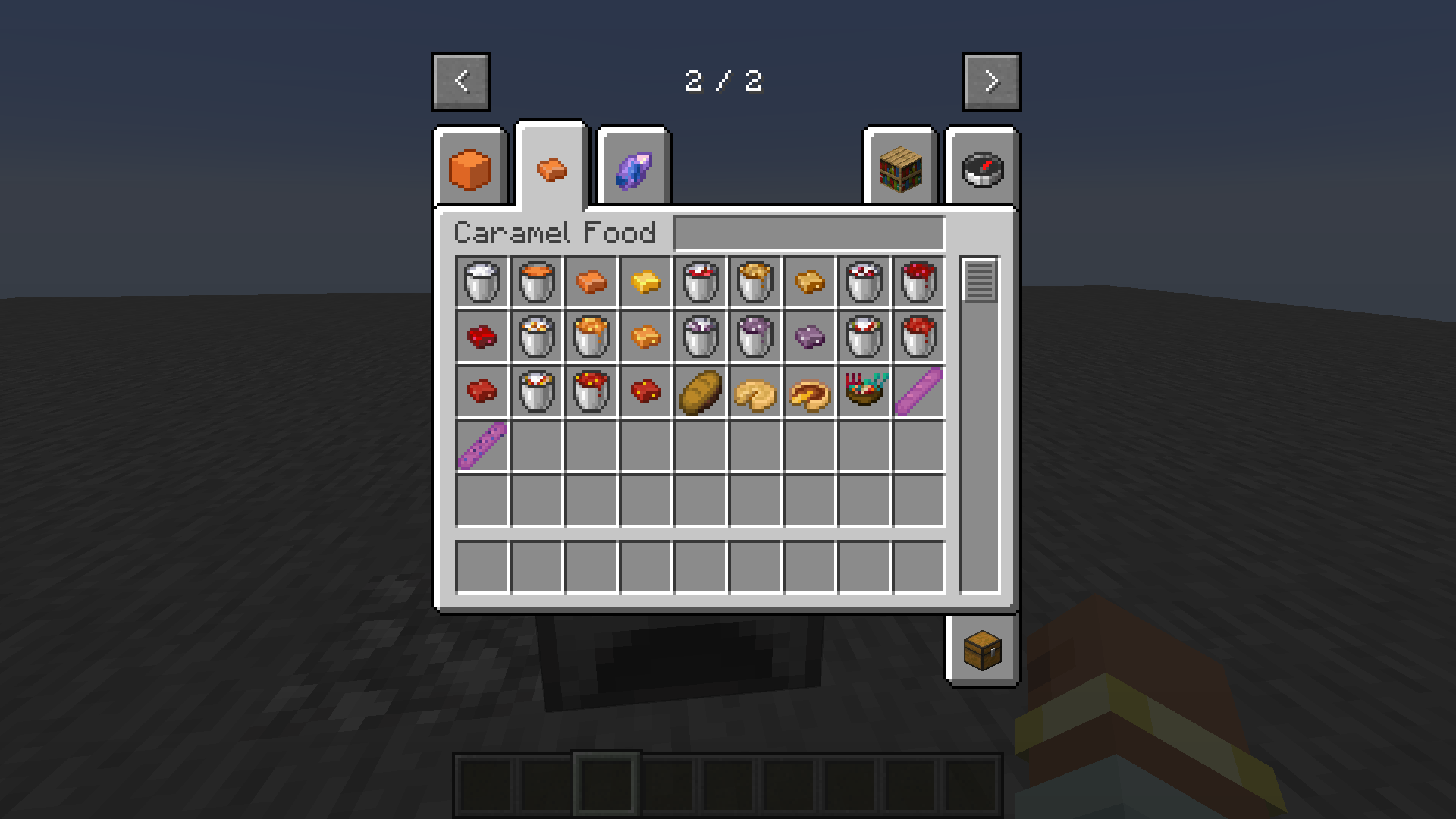Click the item search field
The image size is (1456, 819).
(x=808, y=233)
